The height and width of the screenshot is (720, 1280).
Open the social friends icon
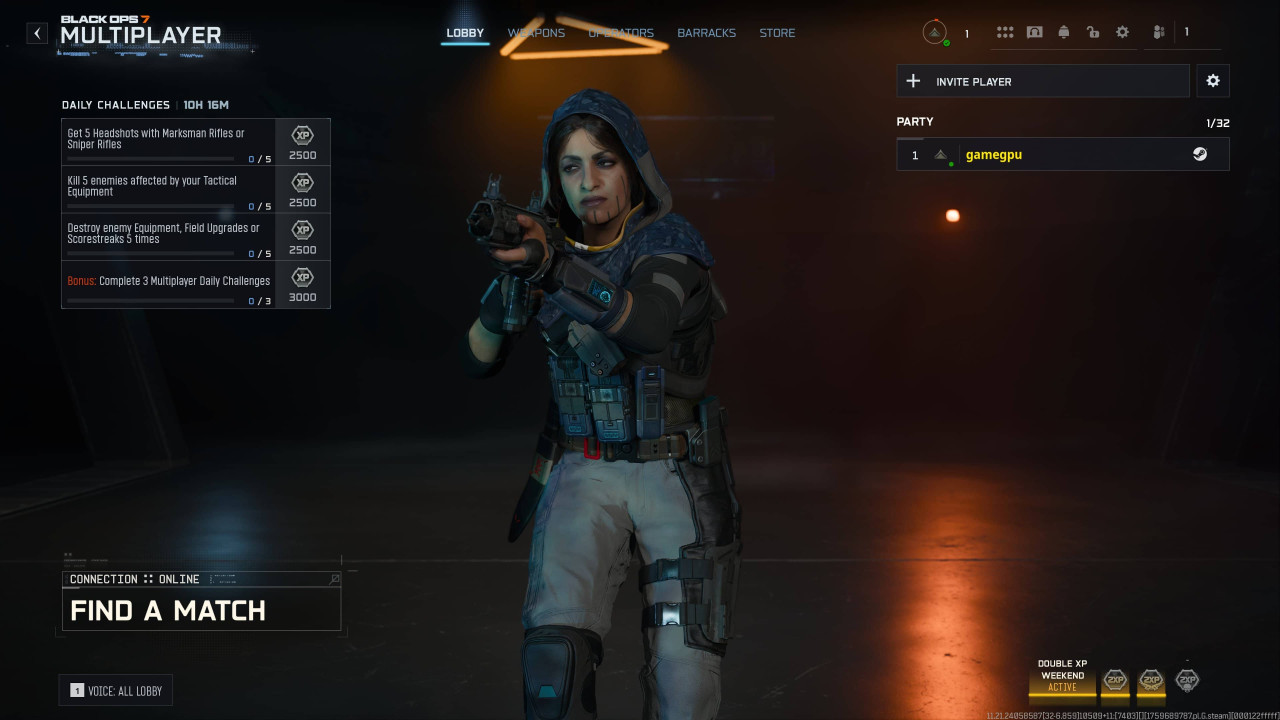pos(1159,33)
